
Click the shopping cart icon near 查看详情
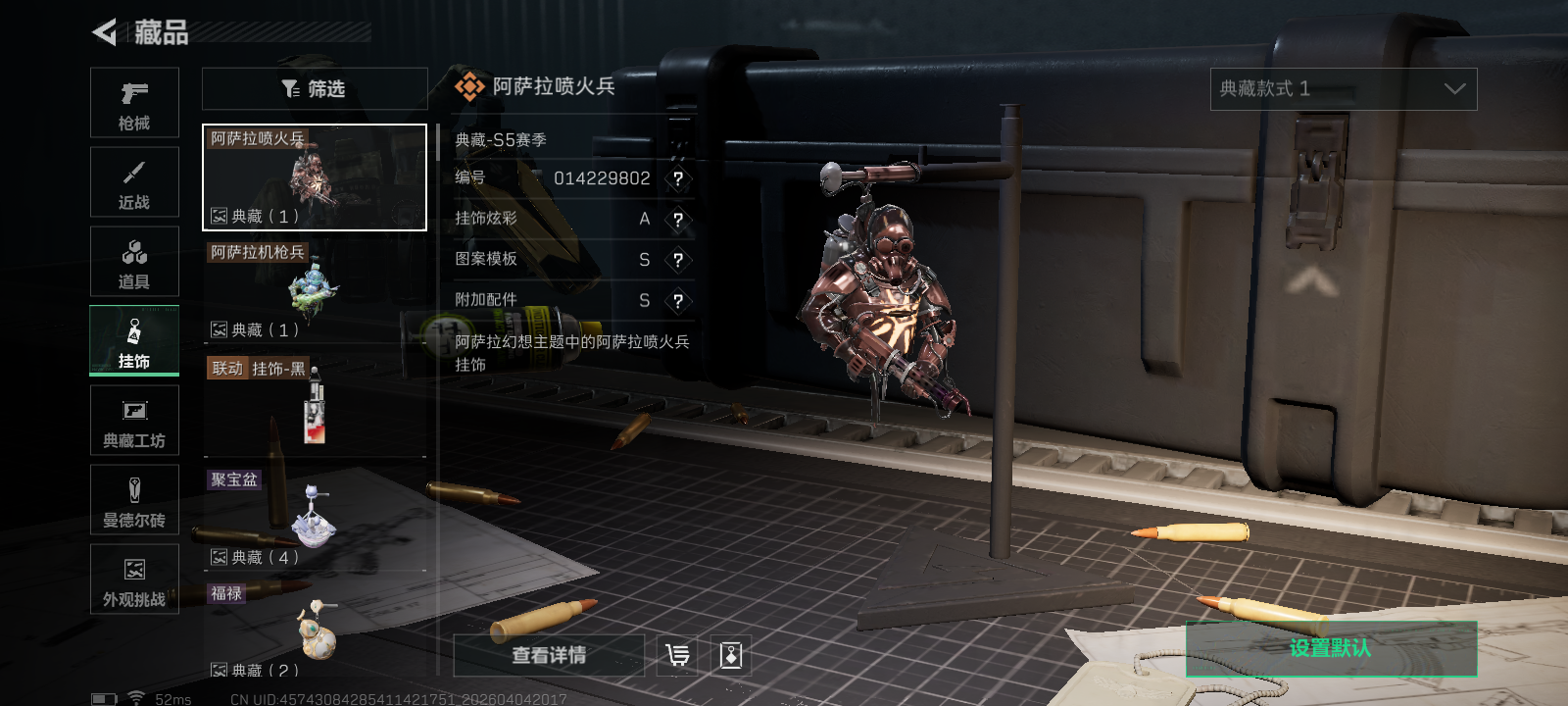coord(675,655)
